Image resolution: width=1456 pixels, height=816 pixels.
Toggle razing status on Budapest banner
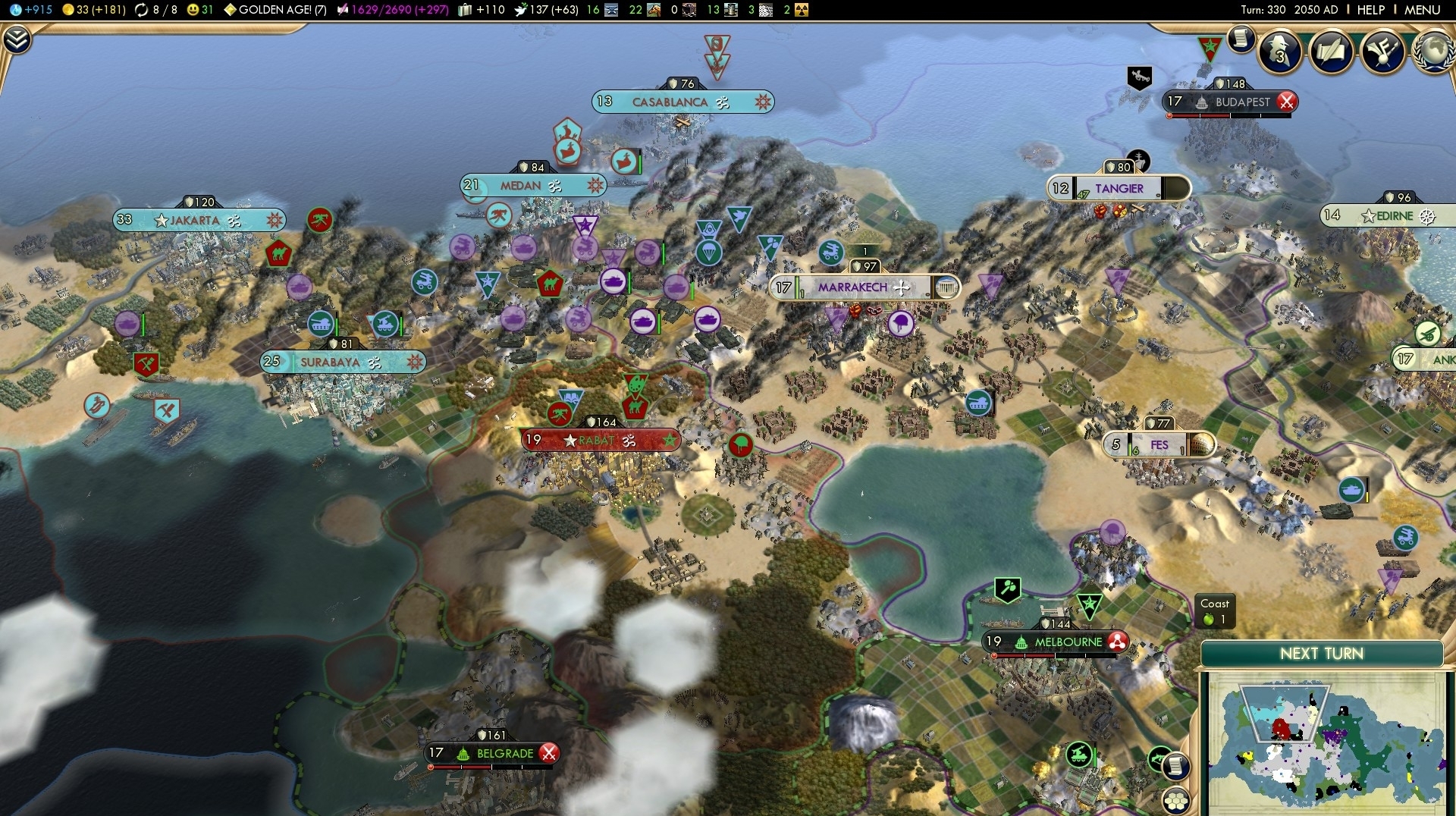pos(1287,102)
